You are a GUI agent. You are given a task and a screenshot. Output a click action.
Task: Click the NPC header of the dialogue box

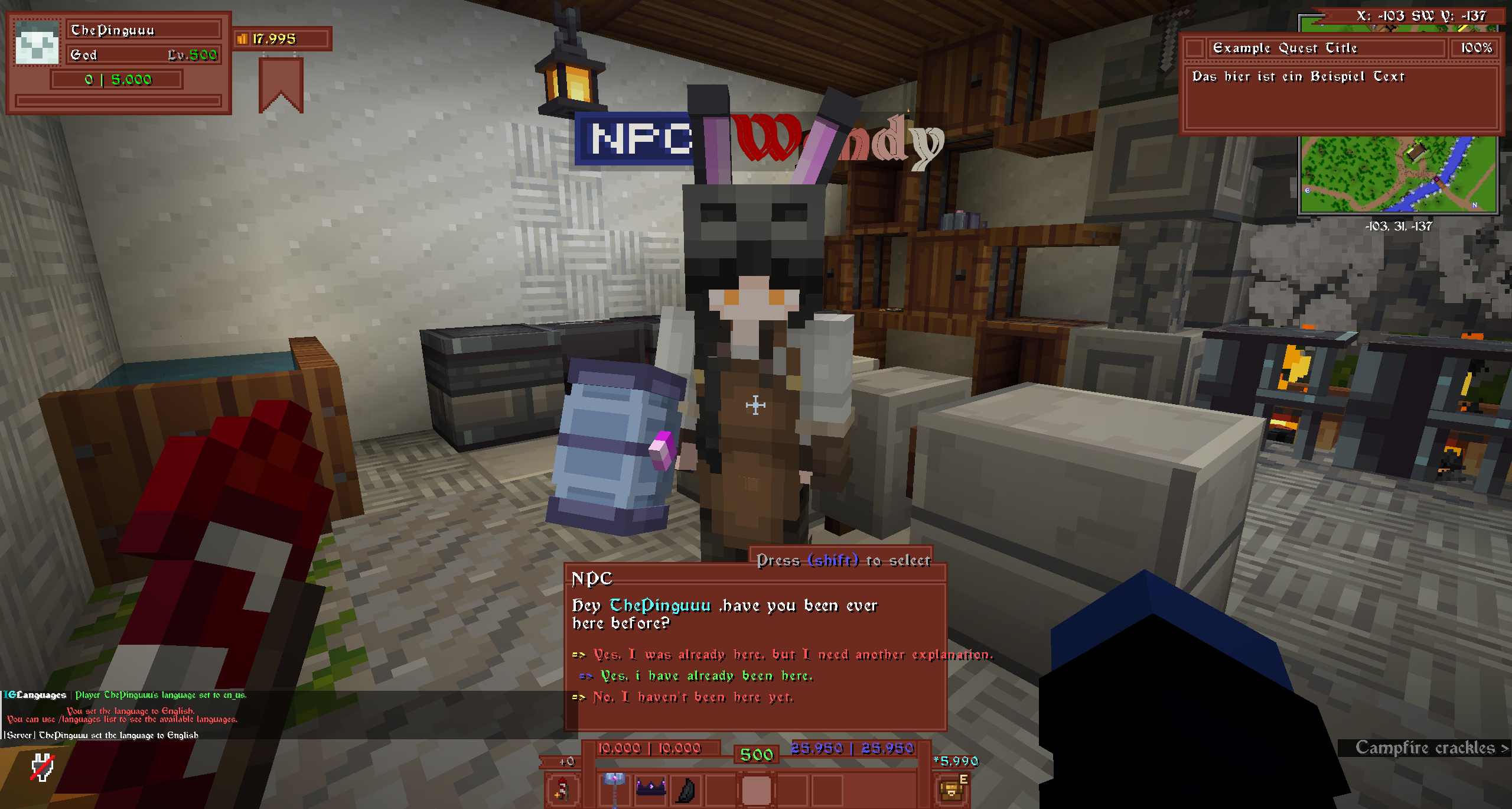(592, 580)
